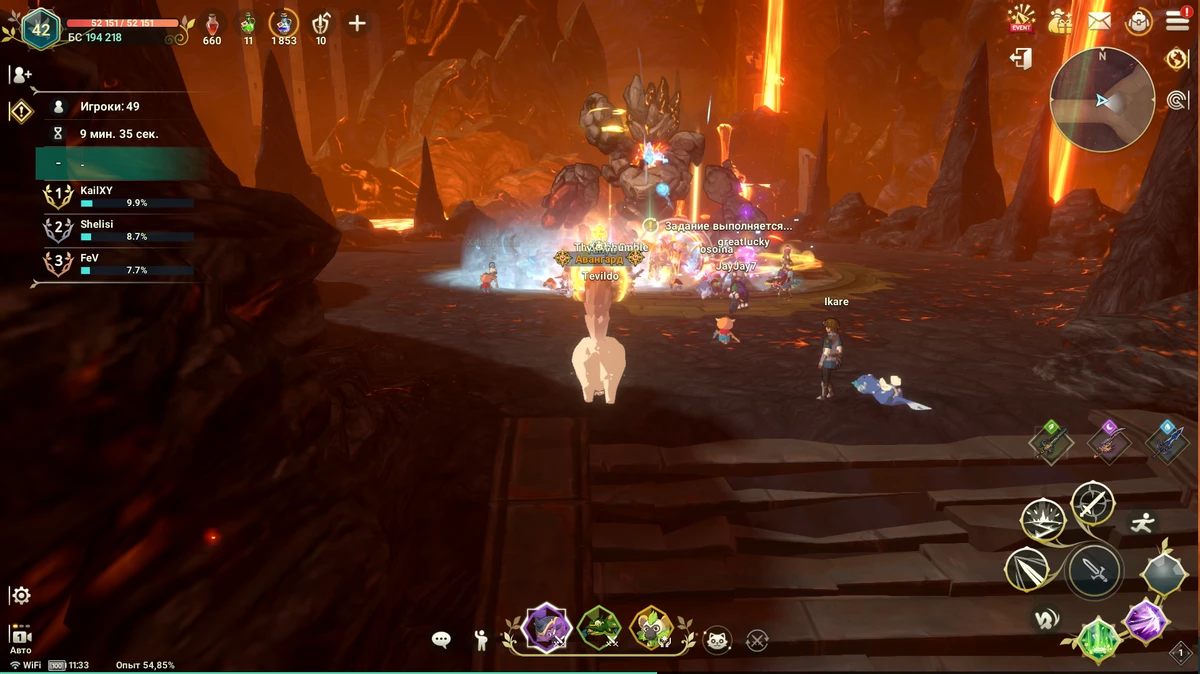Open the mail envelope inbox
This screenshot has width=1200, height=674.
click(x=1100, y=20)
